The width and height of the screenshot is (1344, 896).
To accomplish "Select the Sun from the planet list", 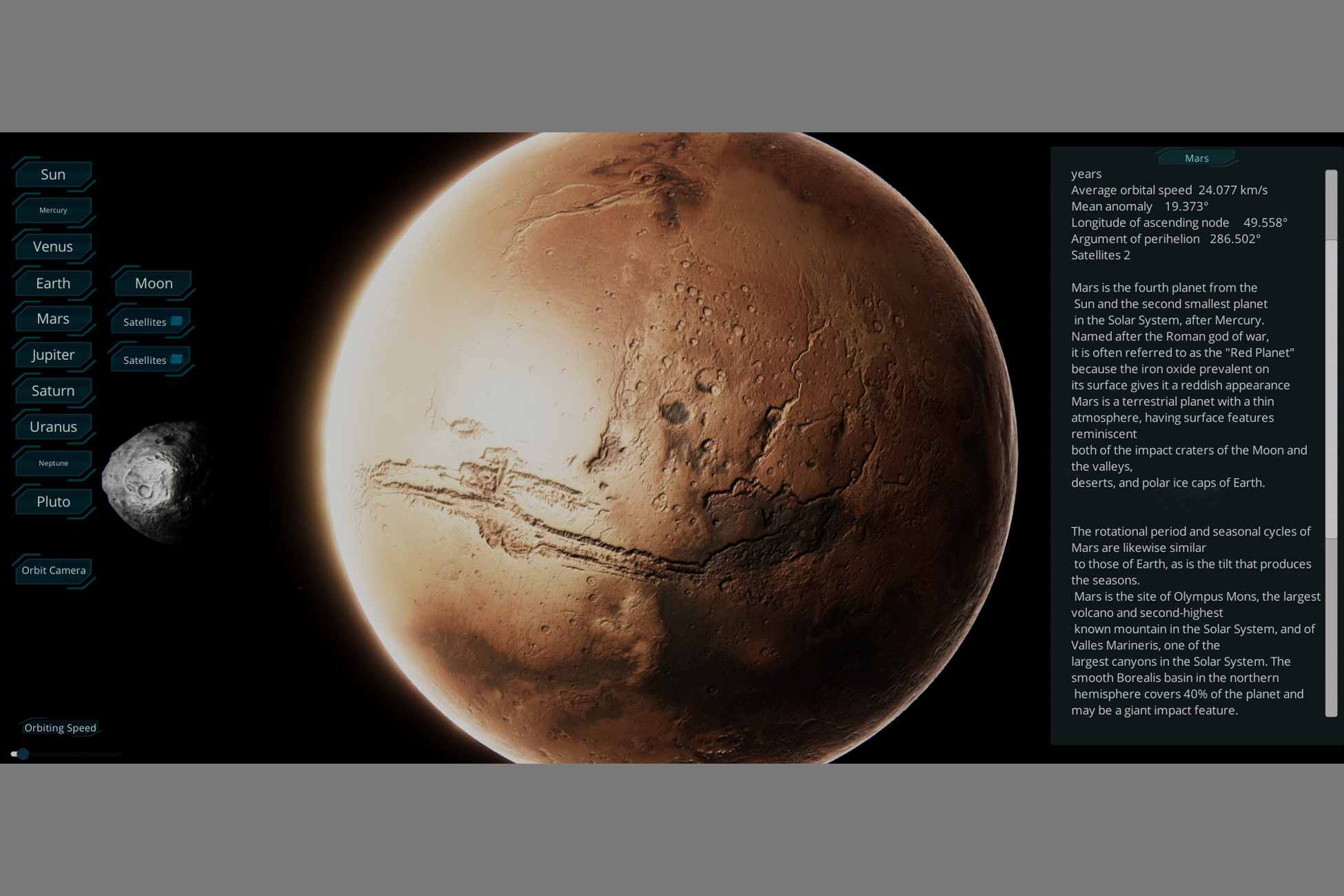I will coord(53,174).
